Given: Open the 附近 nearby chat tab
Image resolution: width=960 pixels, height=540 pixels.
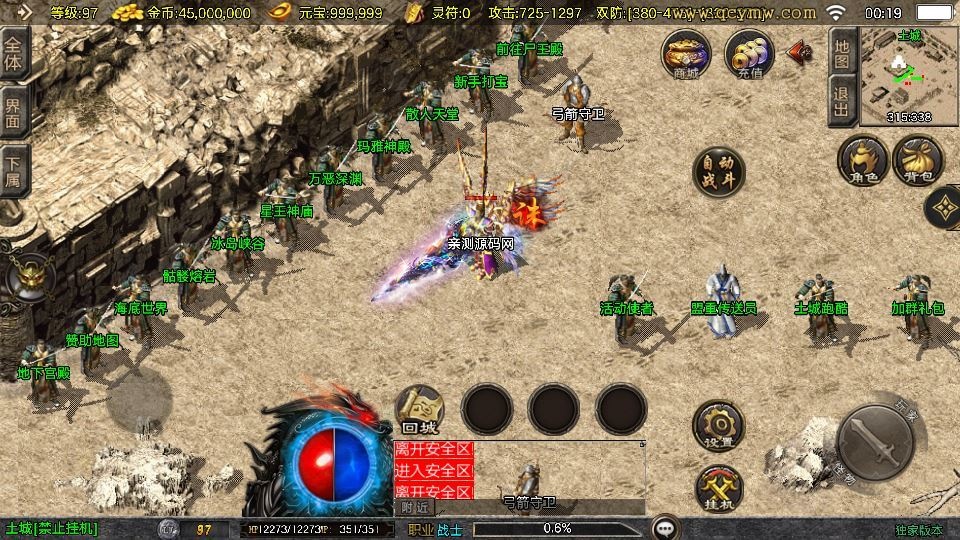Looking at the screenshot, I should (x=414, y=507).
